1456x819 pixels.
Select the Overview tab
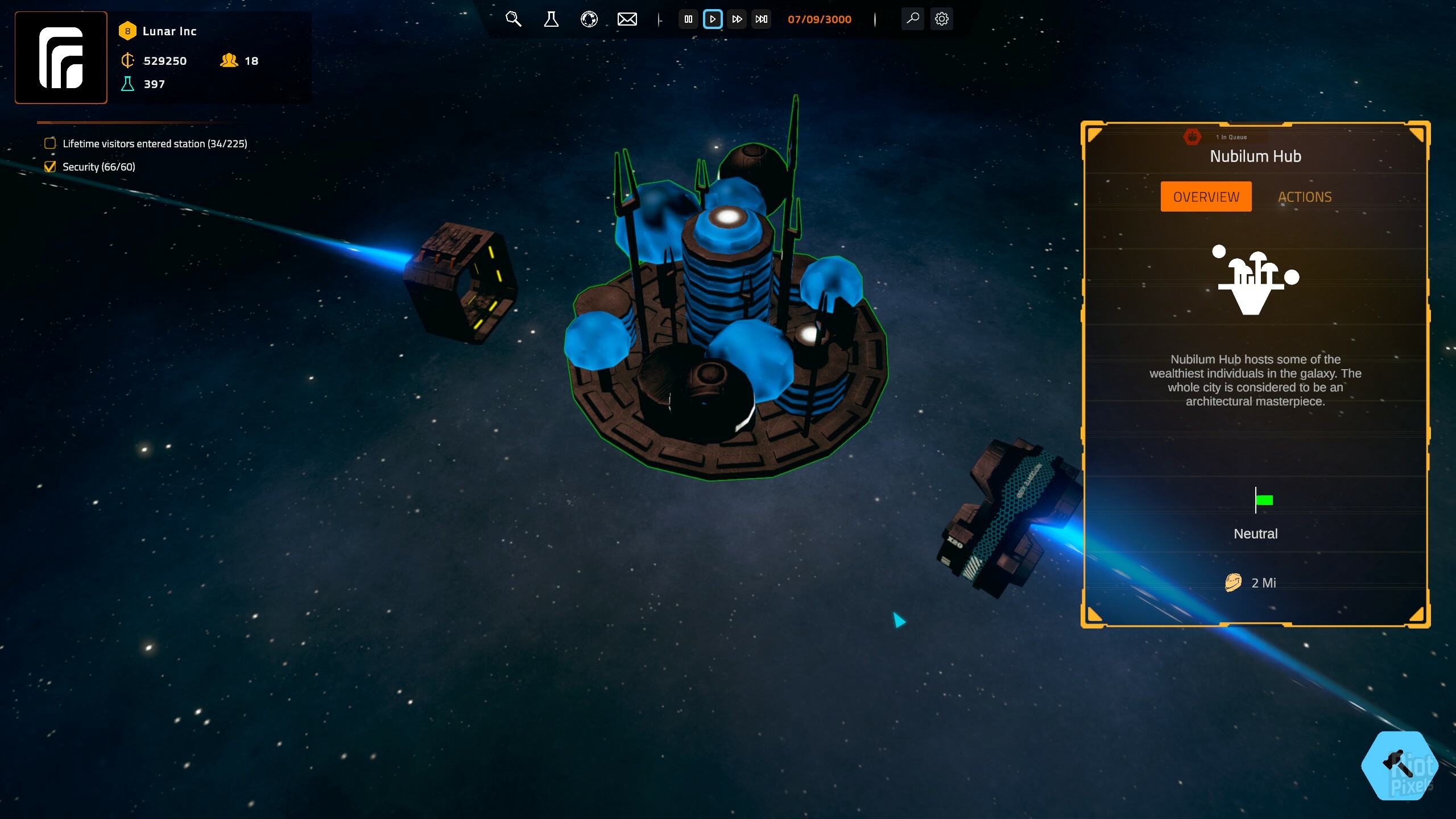tap(1206, 197)
